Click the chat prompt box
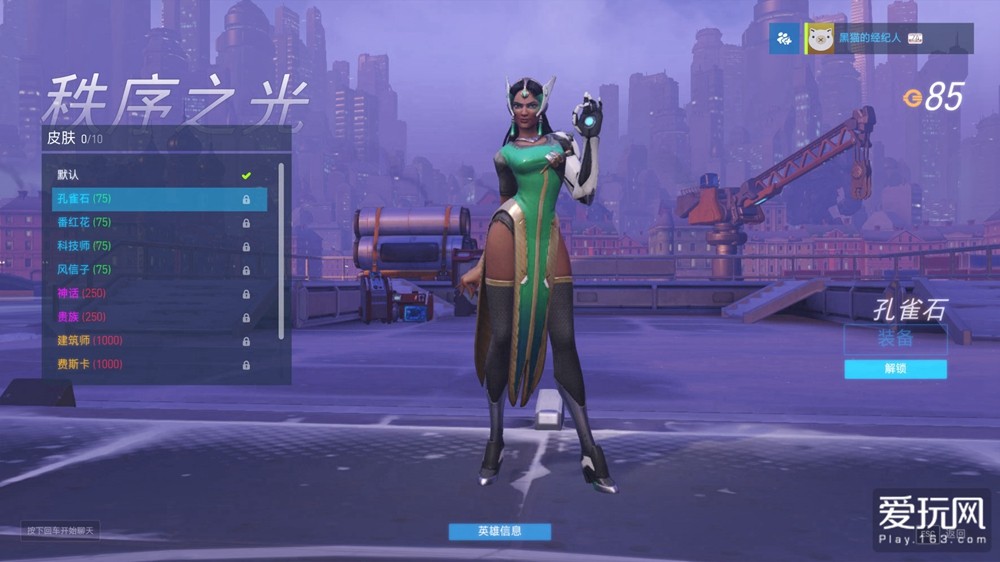 pos(61,530)
